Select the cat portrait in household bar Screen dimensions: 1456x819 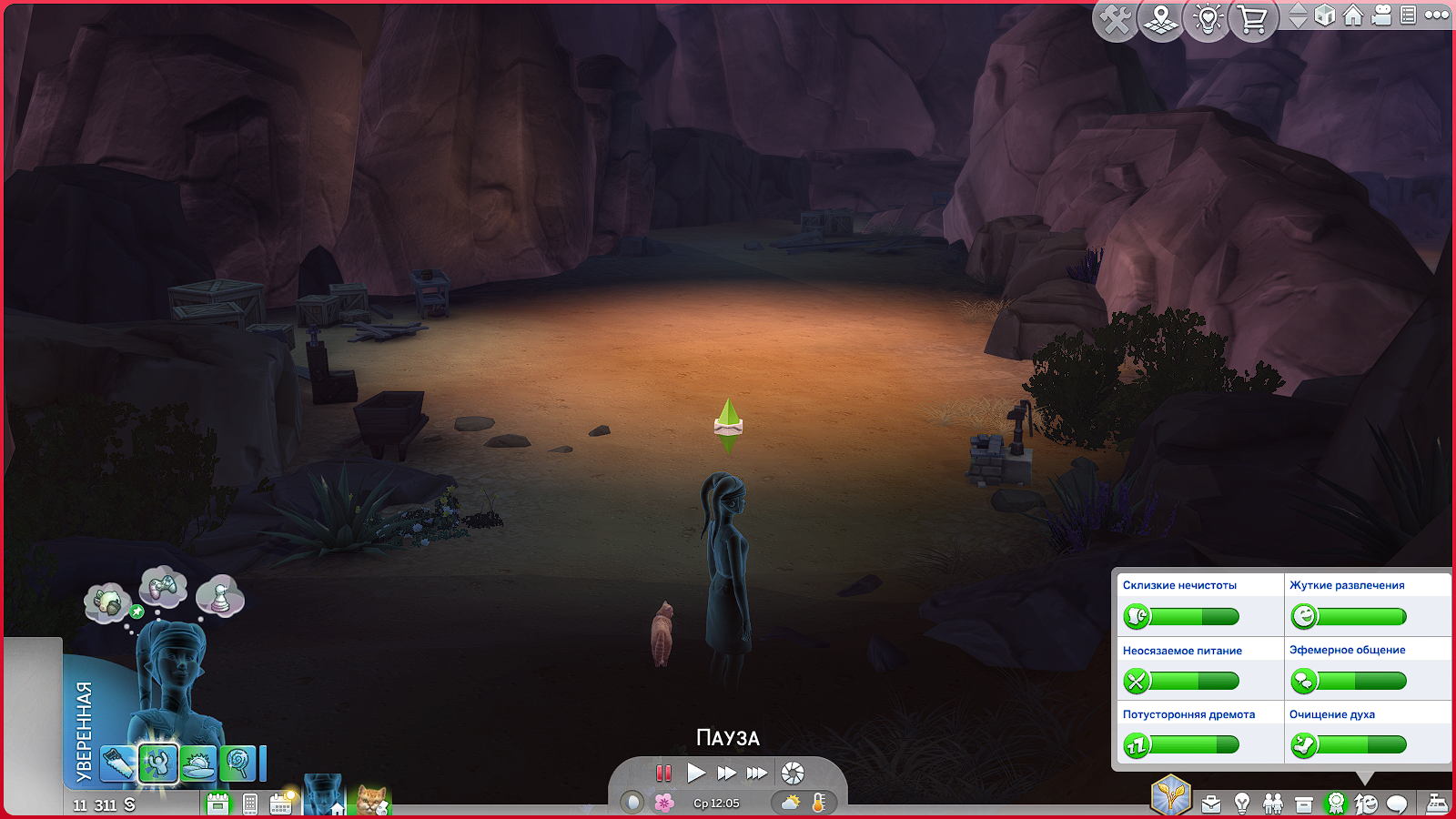click(x=372, y=799)
